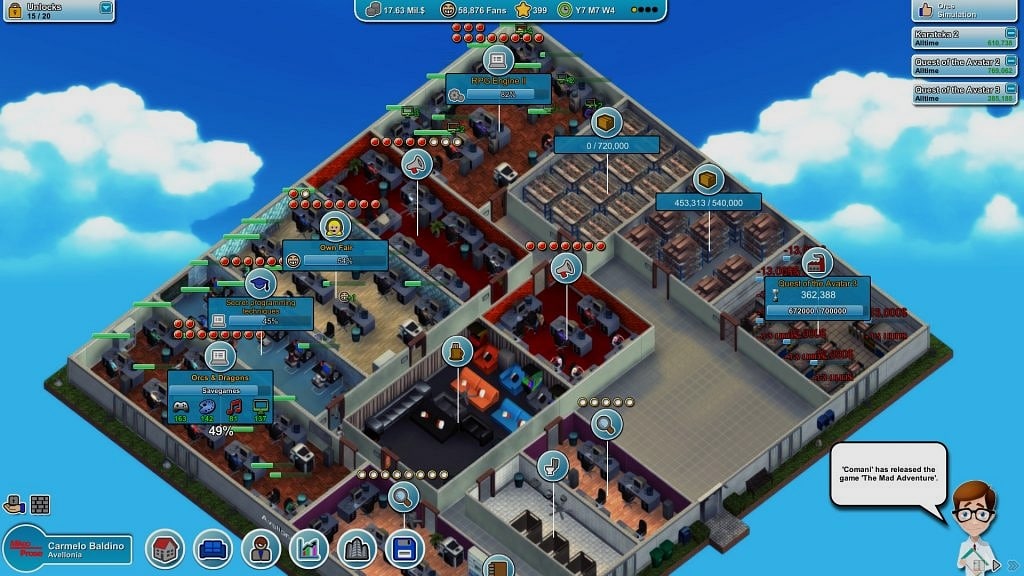Open the blue sofa furniture menu
This screenshot has width=1024, height=576.
point(213,548)
